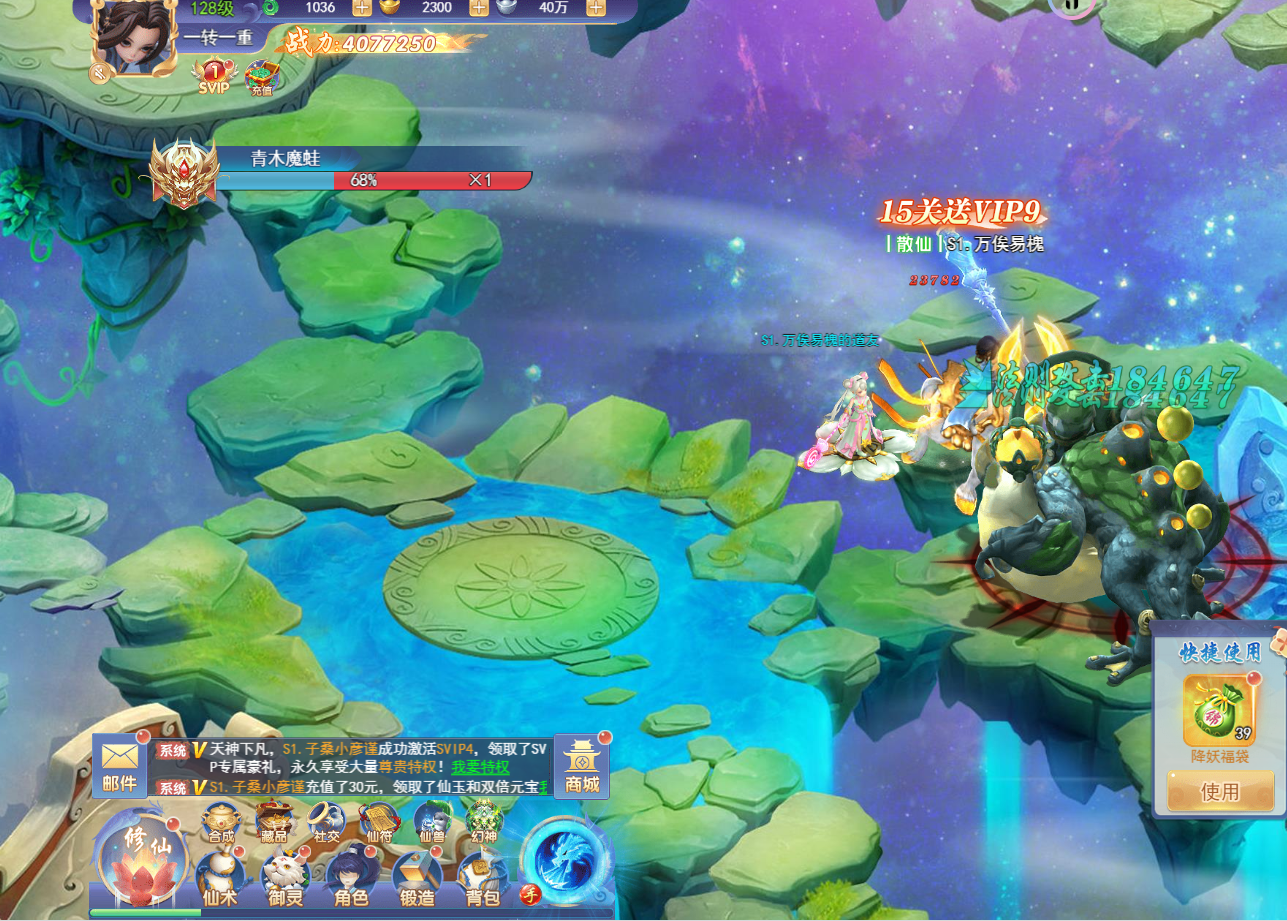
Task: Open the 幻神 icon
Action: (485, 820)
